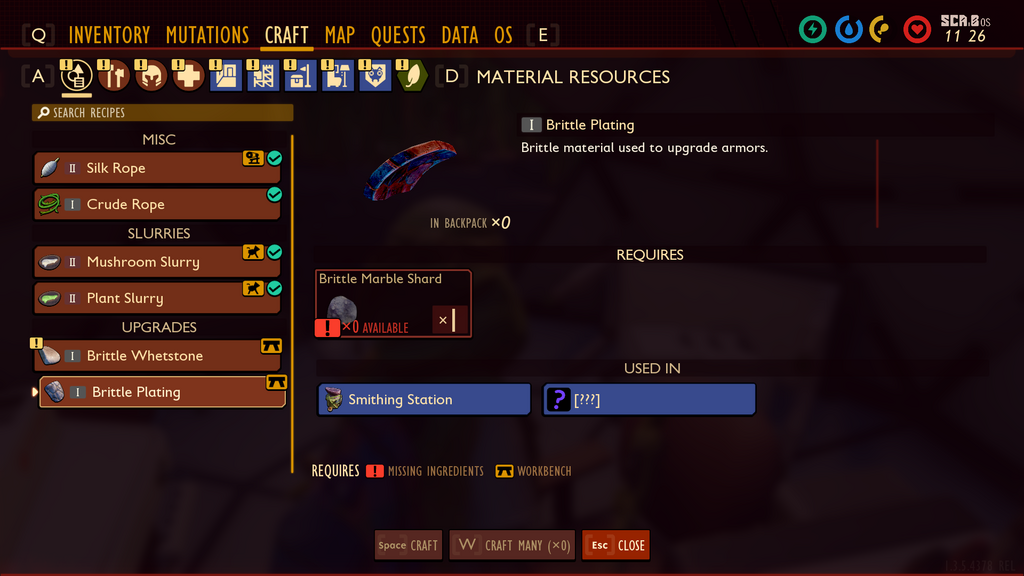The height and width of the screenshot is (576, 1024).
Task: Open the medical cross crafting category
Action: pyautogui.click(x=188, y=76)
